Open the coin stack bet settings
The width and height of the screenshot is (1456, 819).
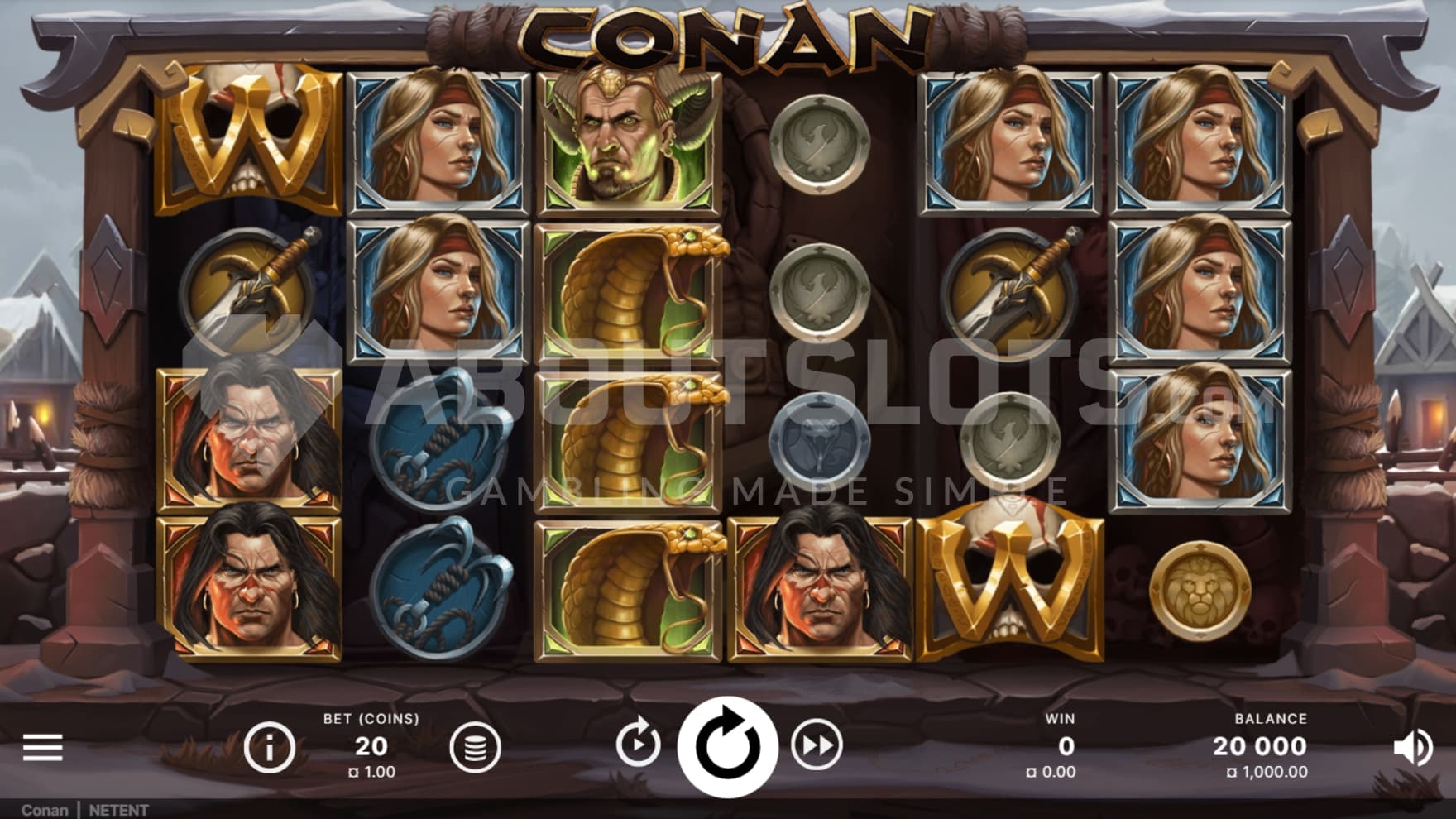tap(475, 747)
